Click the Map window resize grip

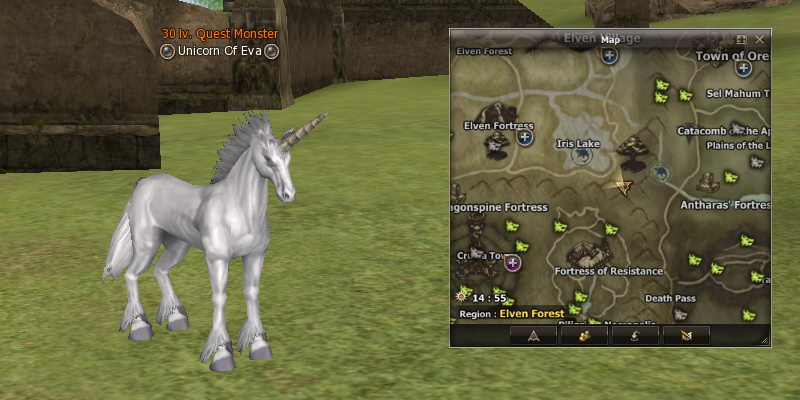pyautogui.click(x=764, y=341)
